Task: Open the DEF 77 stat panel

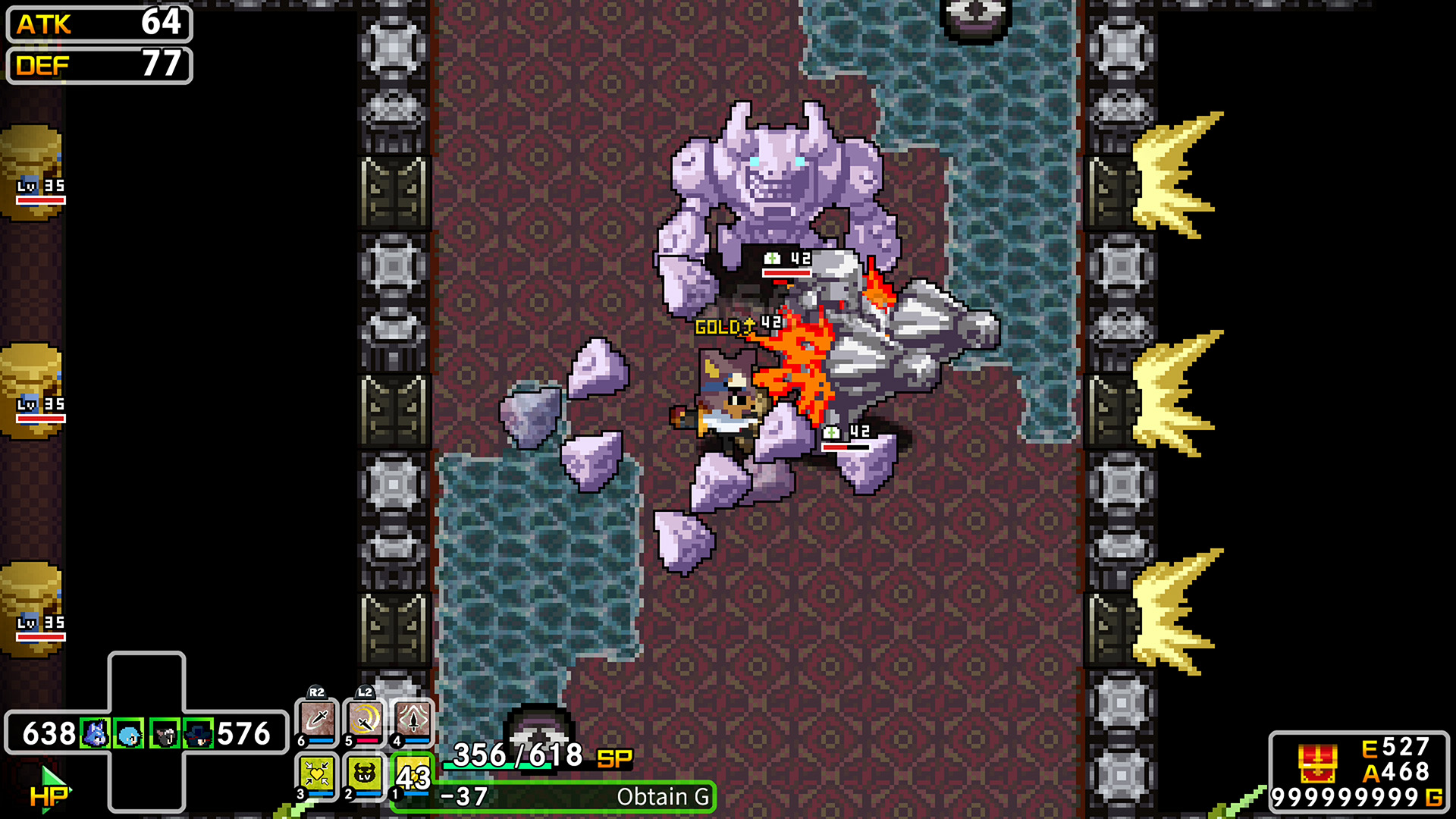Action: [97, 66]
